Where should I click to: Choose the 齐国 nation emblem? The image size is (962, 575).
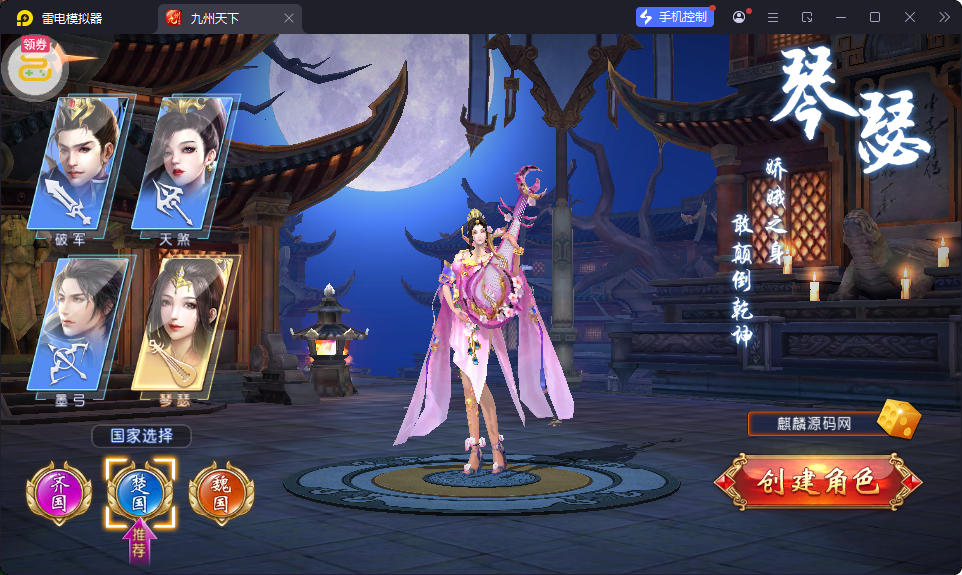click(x=58, y=492)
